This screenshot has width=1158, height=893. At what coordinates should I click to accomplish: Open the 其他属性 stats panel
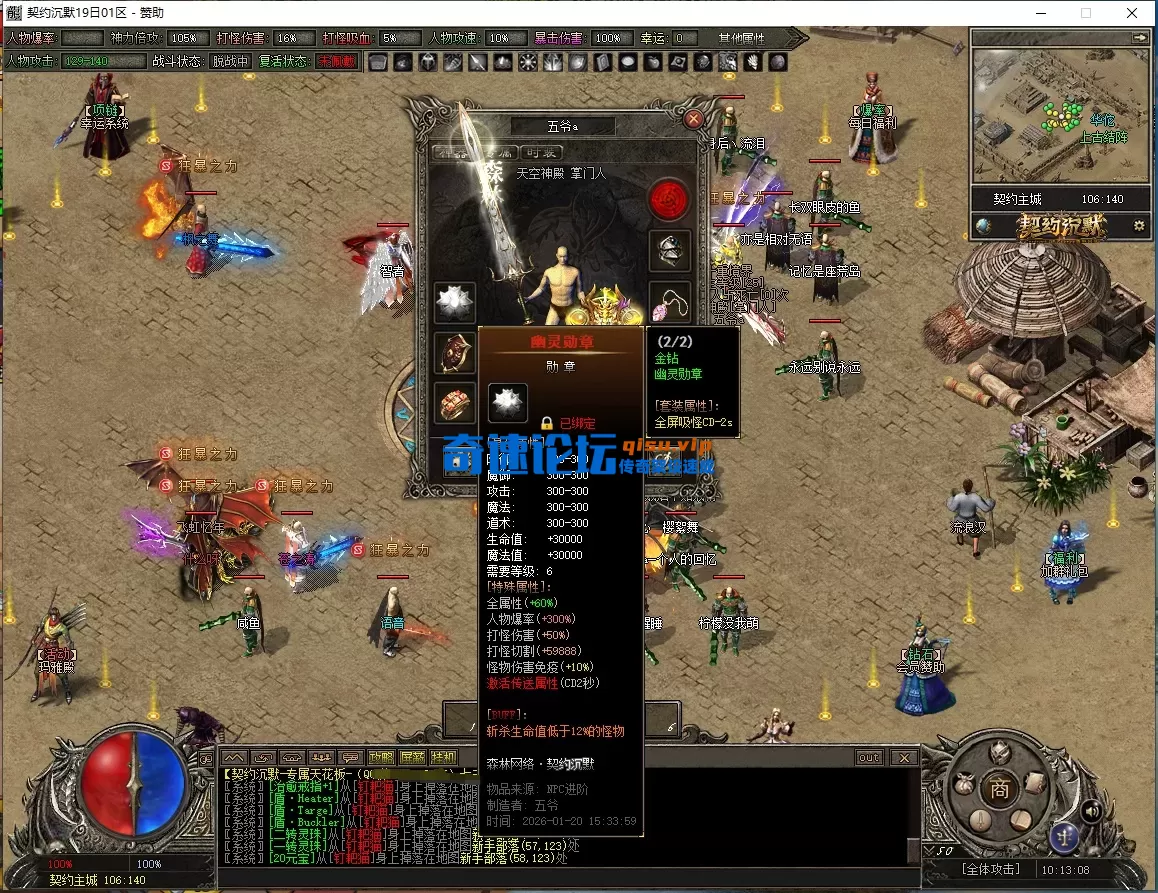click(741, 38)
